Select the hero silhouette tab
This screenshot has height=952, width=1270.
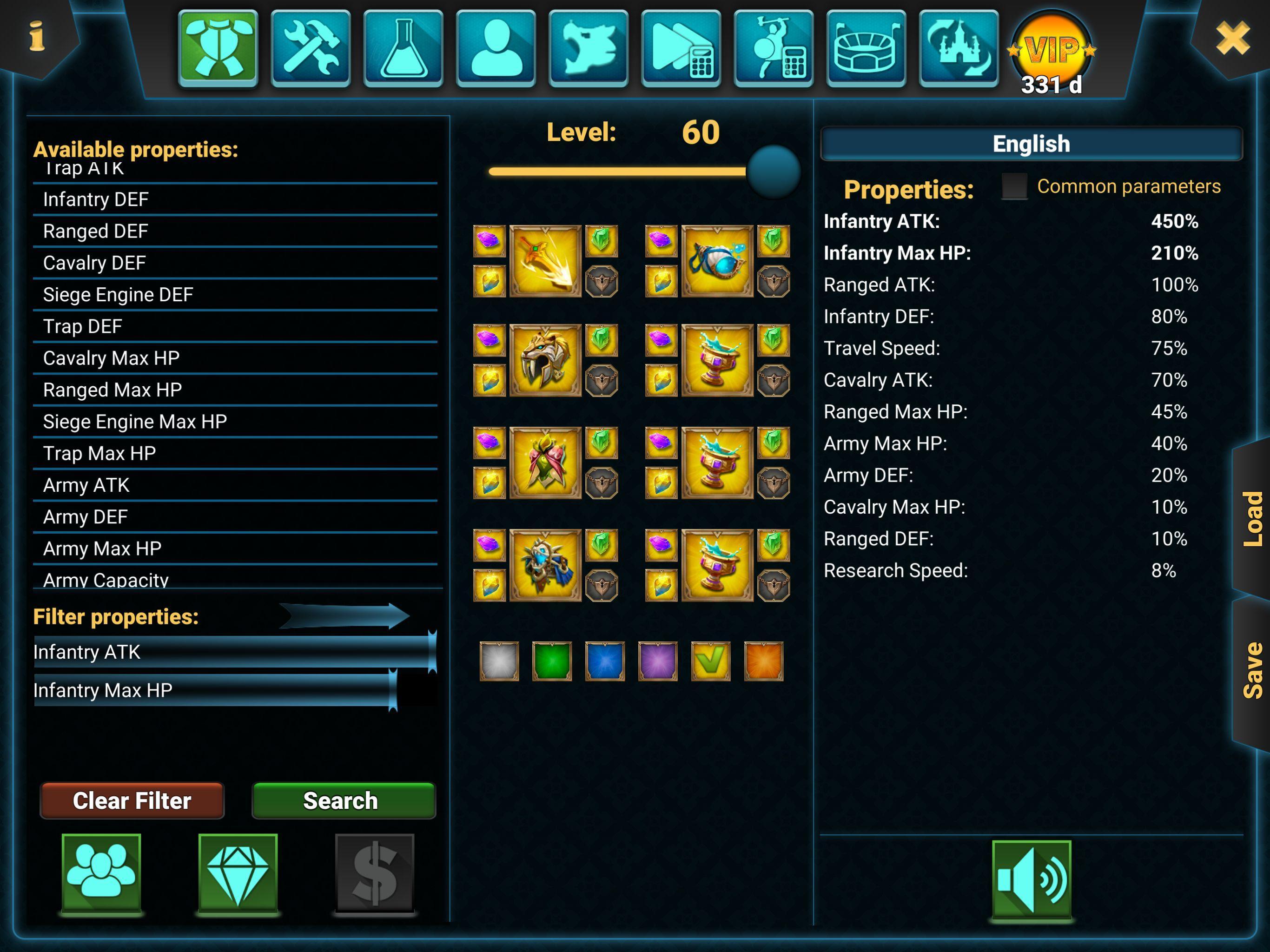tap(496, 48)
